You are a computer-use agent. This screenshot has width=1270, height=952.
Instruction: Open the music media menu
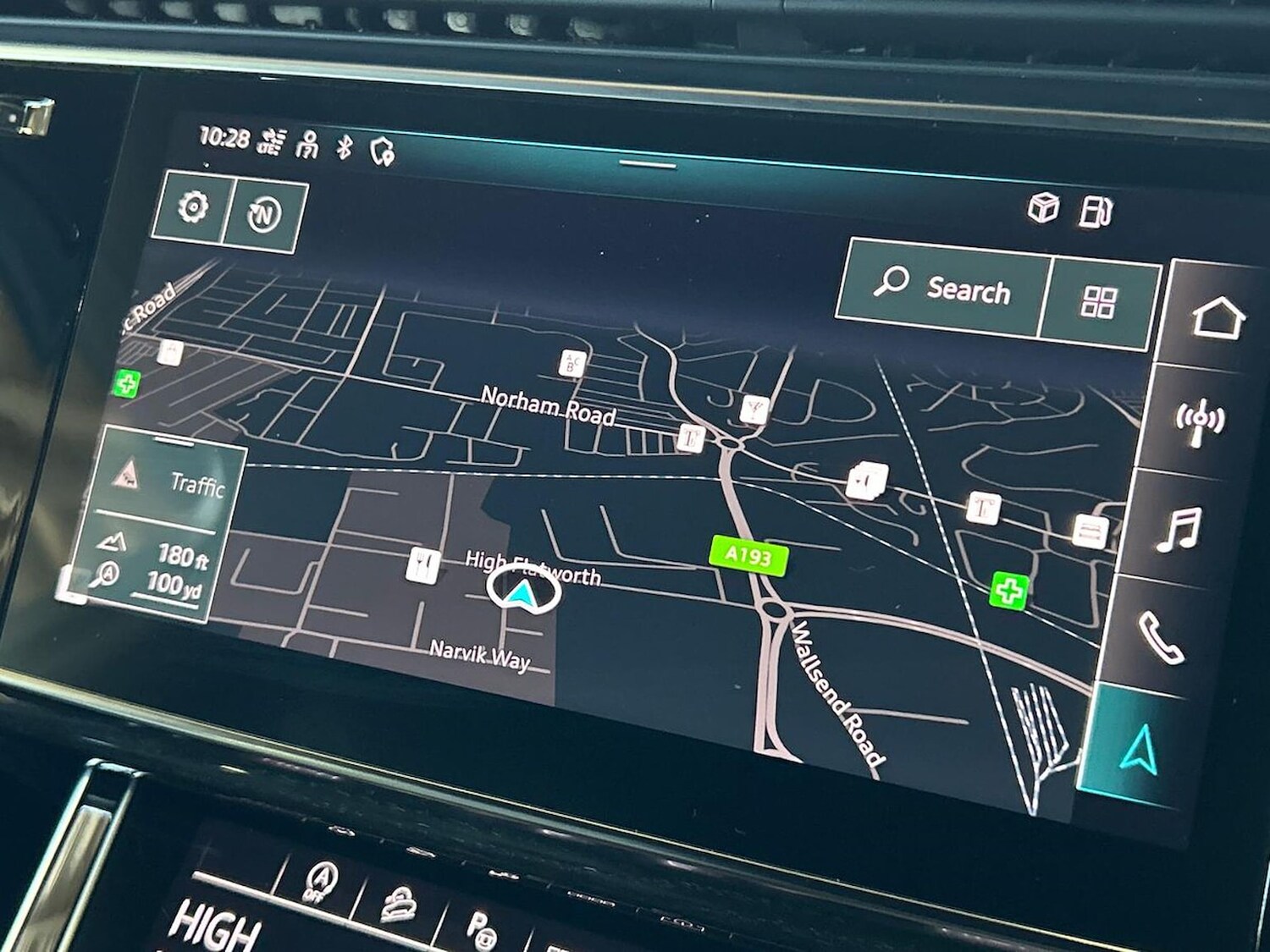tap(1180, 528)
